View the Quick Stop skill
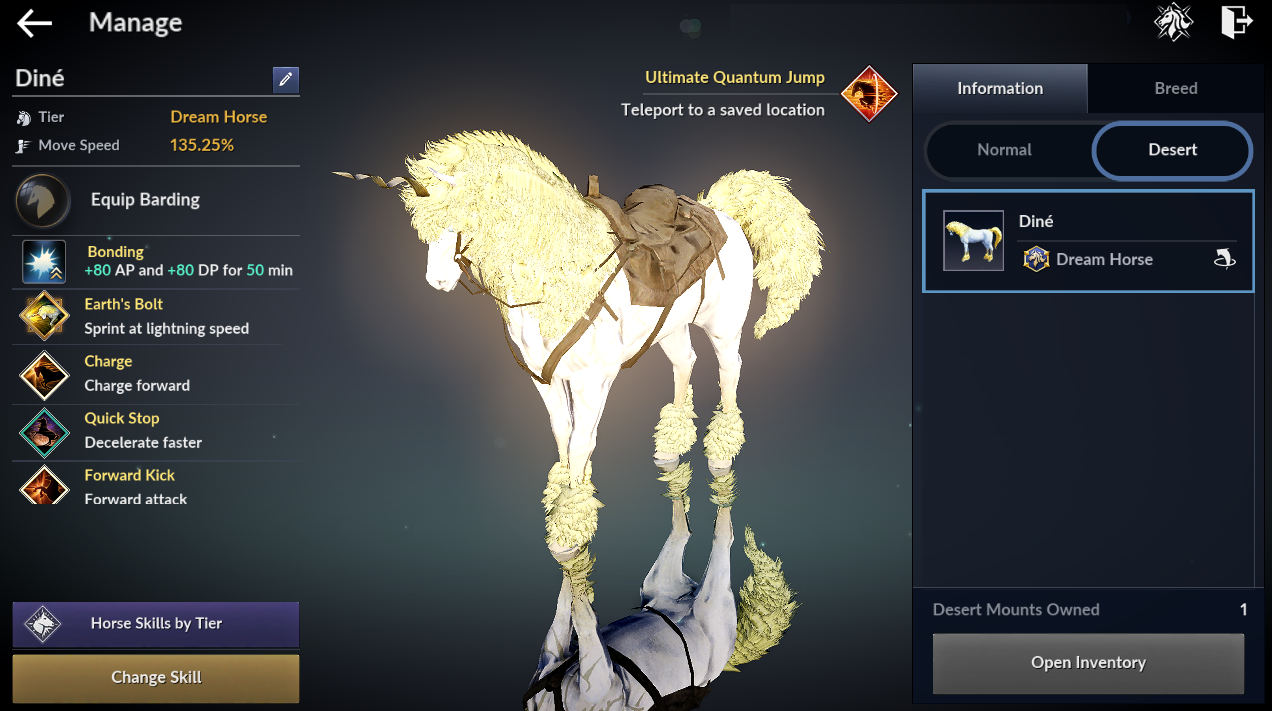This screenshot has width=1272, height=711. 44,431
